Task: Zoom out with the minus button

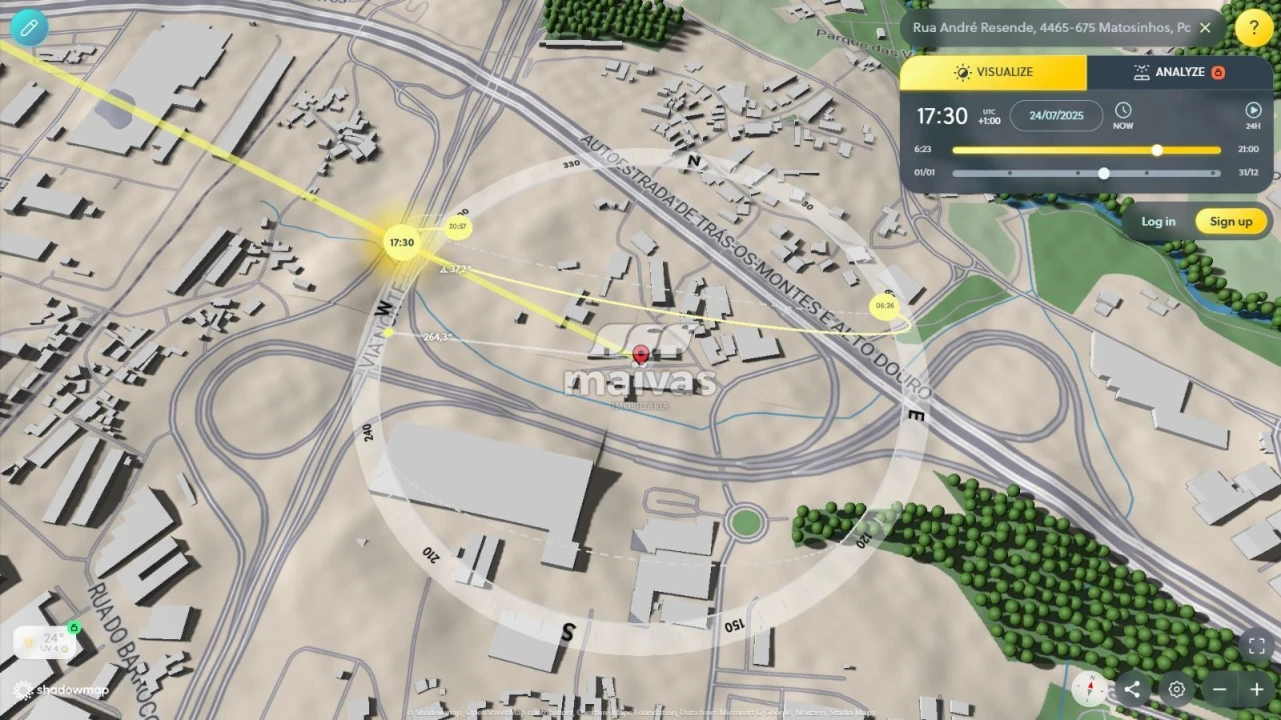Action: pyautogui.click(x=1219, y=689)
